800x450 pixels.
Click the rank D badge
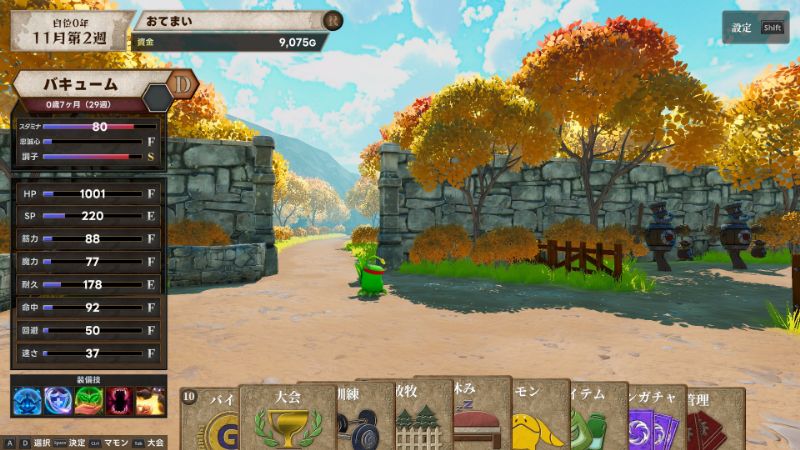183,85
